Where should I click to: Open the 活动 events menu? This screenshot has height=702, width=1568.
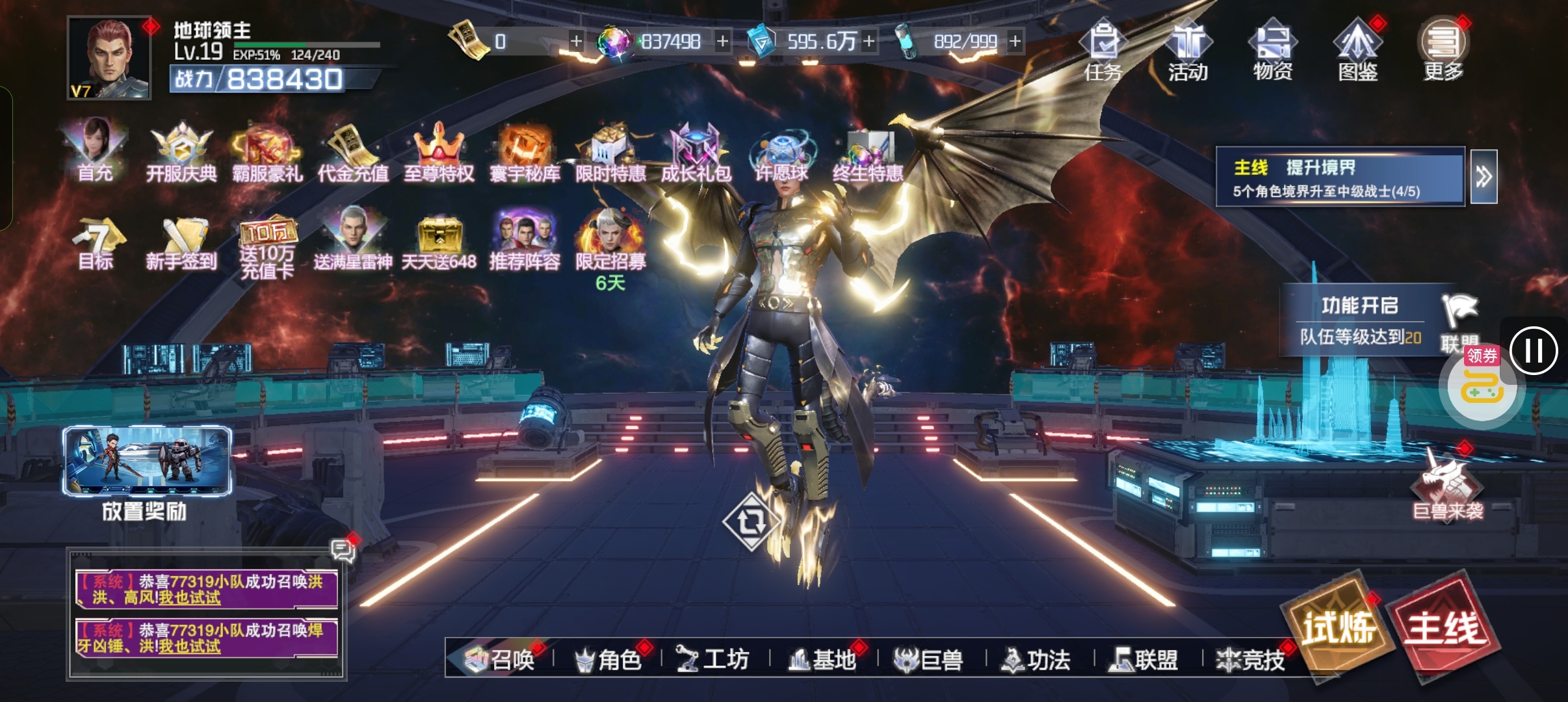1188,51
